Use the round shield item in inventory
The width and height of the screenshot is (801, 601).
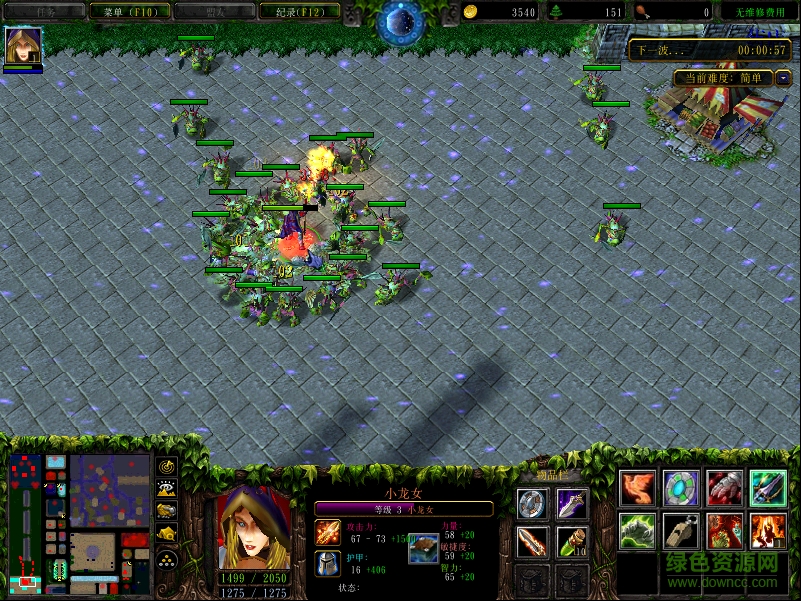click(x=532, y=504)
